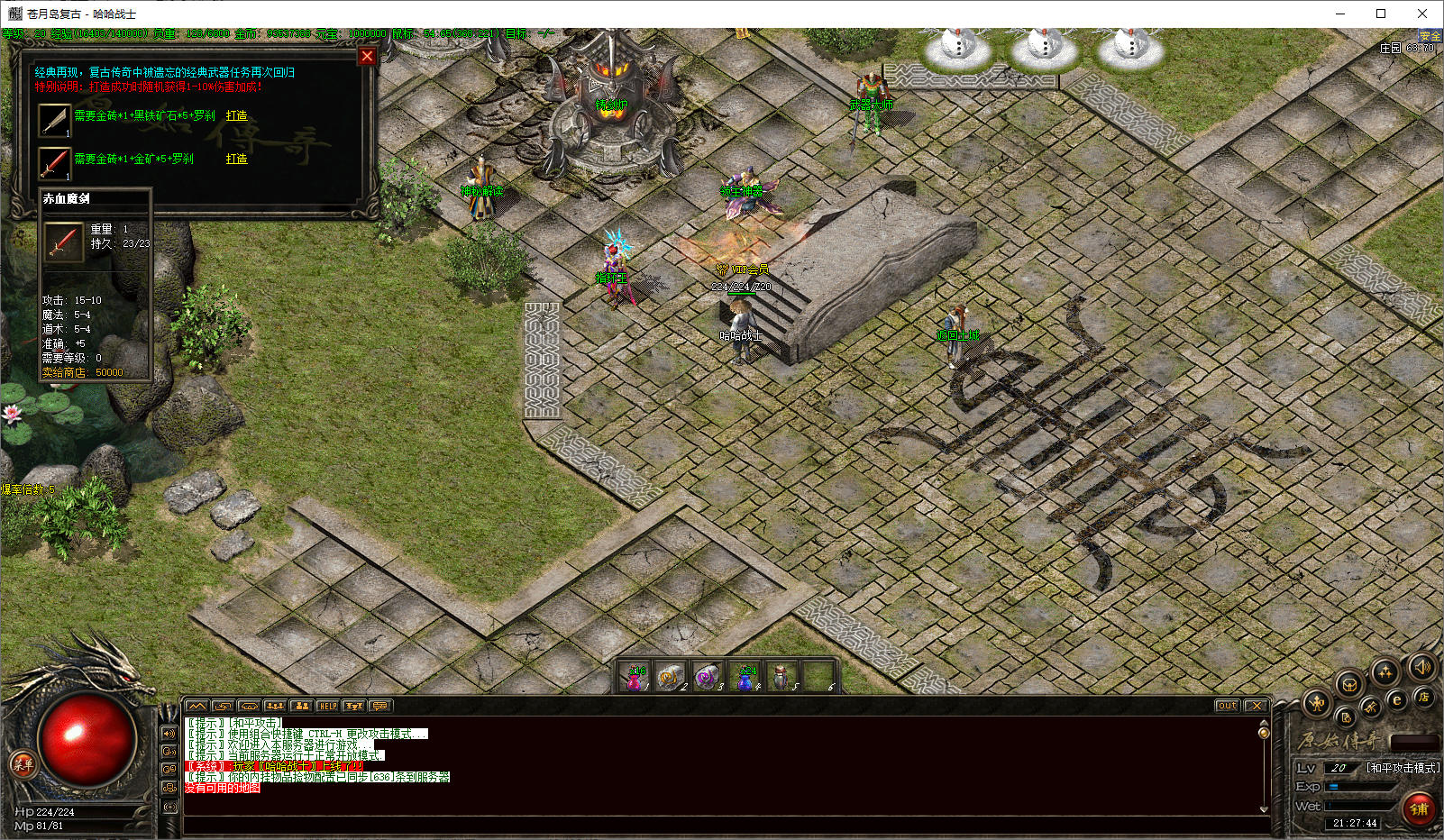Open the shop 店 icon
This screenshot has height=840, width=1444.
[1423, 697]
